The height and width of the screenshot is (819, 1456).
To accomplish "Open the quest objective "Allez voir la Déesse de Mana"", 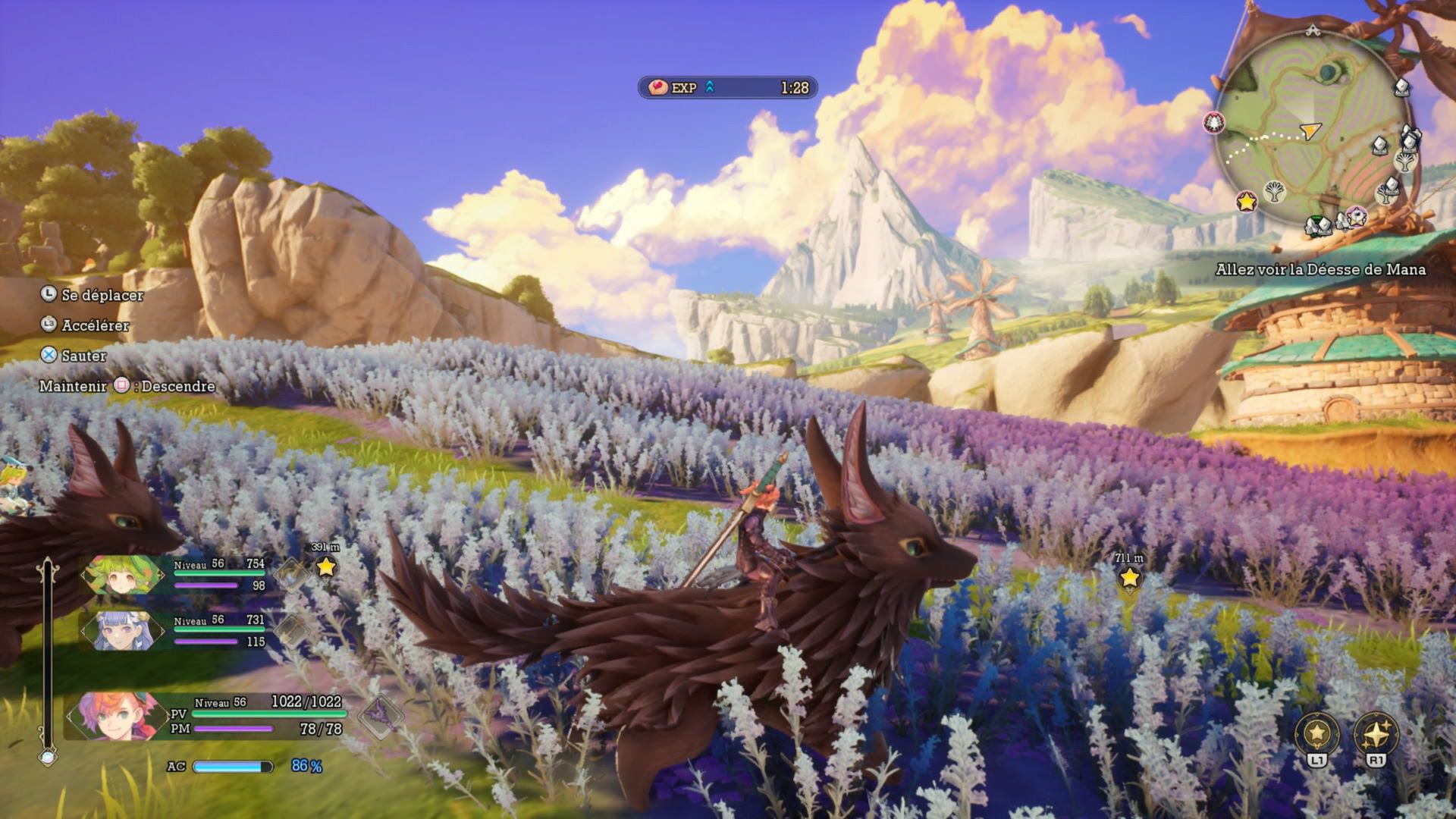I will [1320, 269].
